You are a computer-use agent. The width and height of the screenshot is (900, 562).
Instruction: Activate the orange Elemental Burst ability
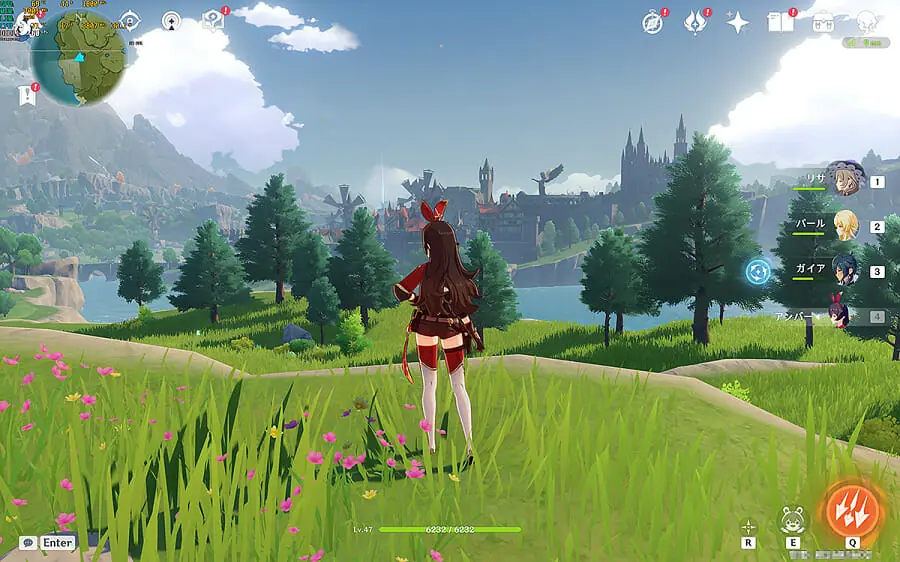(852, 510)
